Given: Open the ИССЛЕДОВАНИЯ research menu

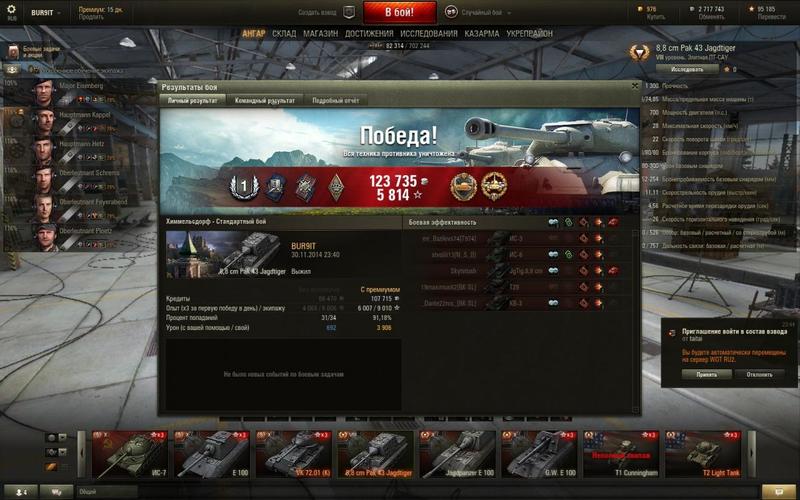Looking at the screenshot, I should tap(429, 33).
